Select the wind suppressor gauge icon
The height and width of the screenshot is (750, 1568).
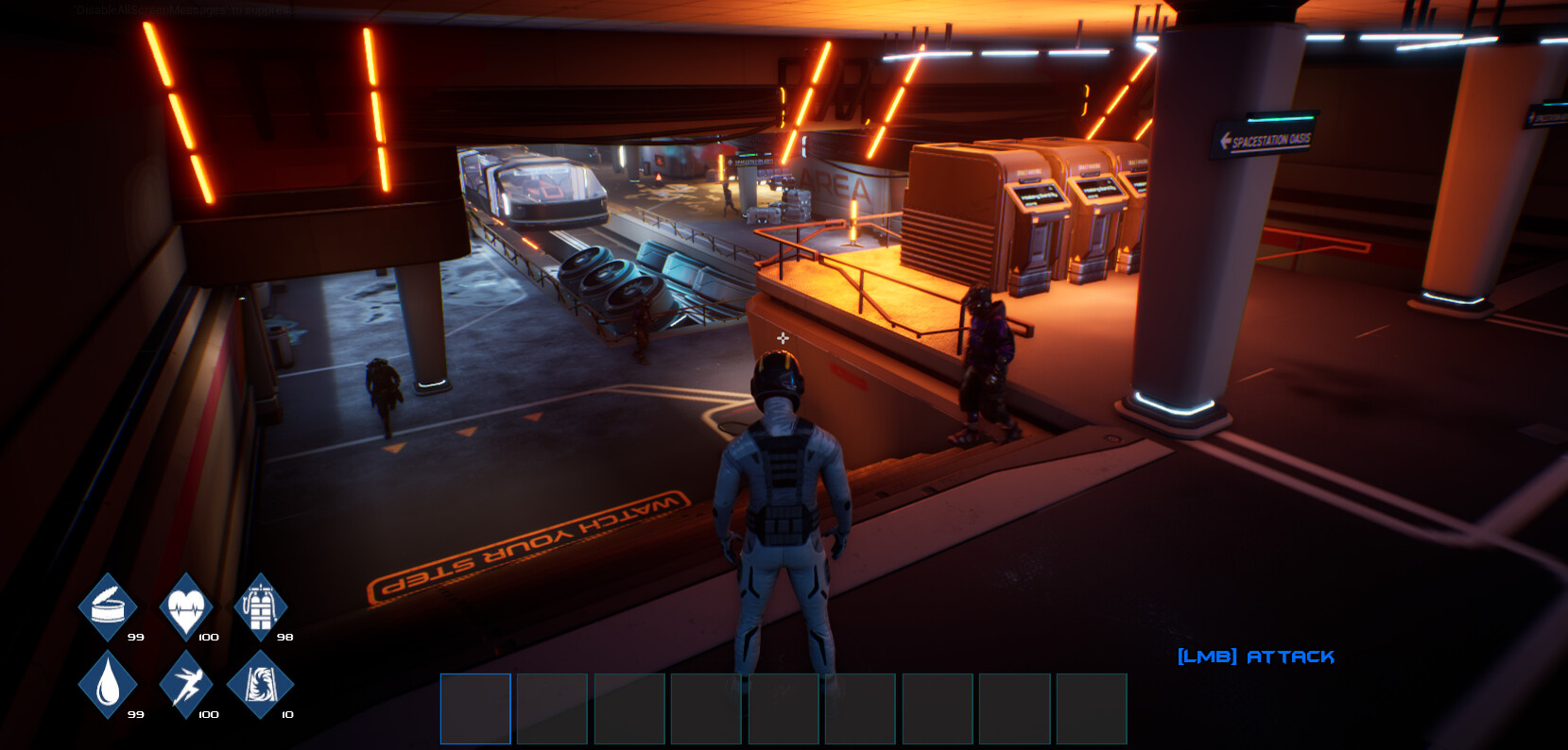[x=262, y=682]
